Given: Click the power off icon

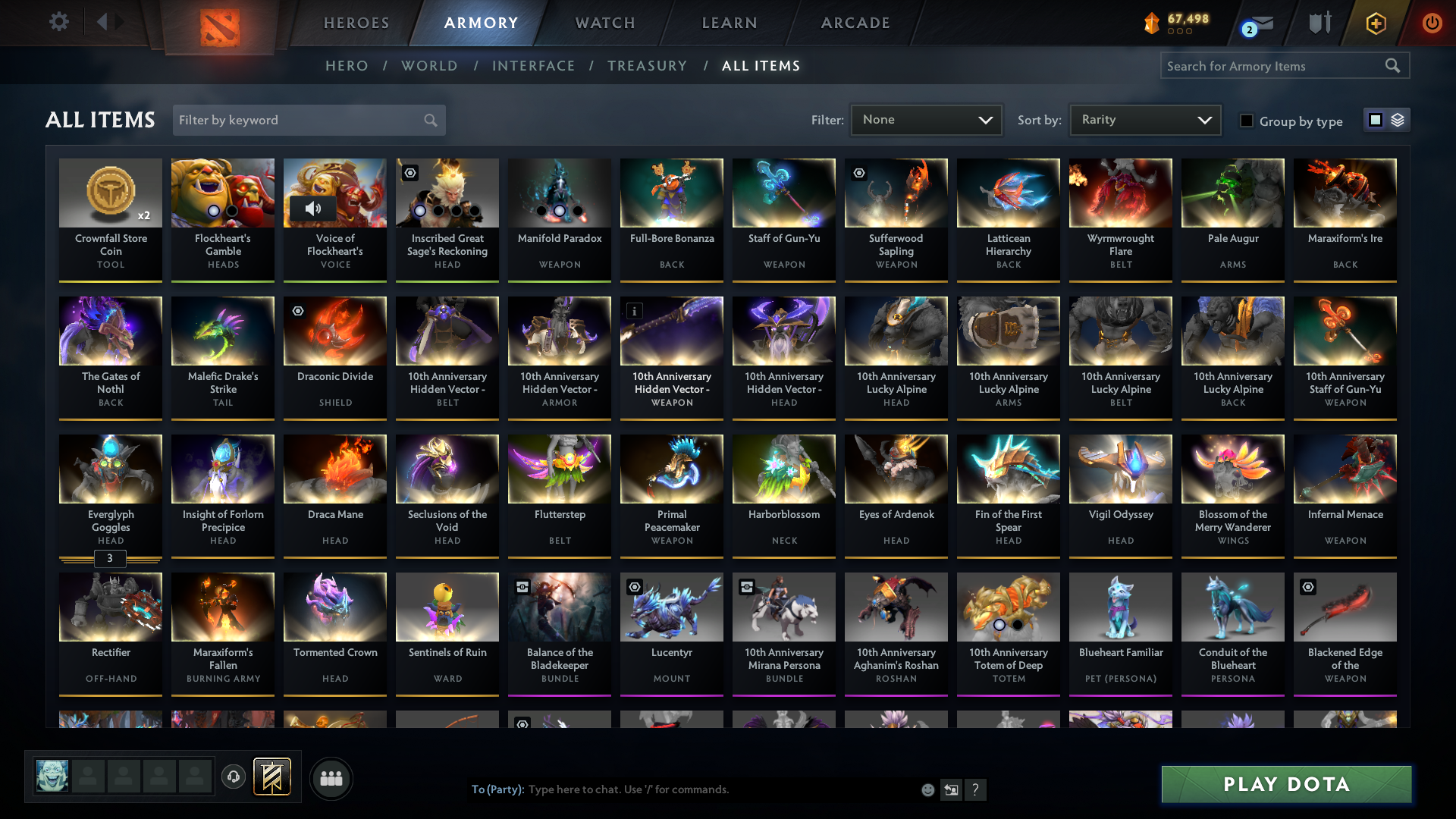Looking at the screenshot, I should click(1432, 23).
